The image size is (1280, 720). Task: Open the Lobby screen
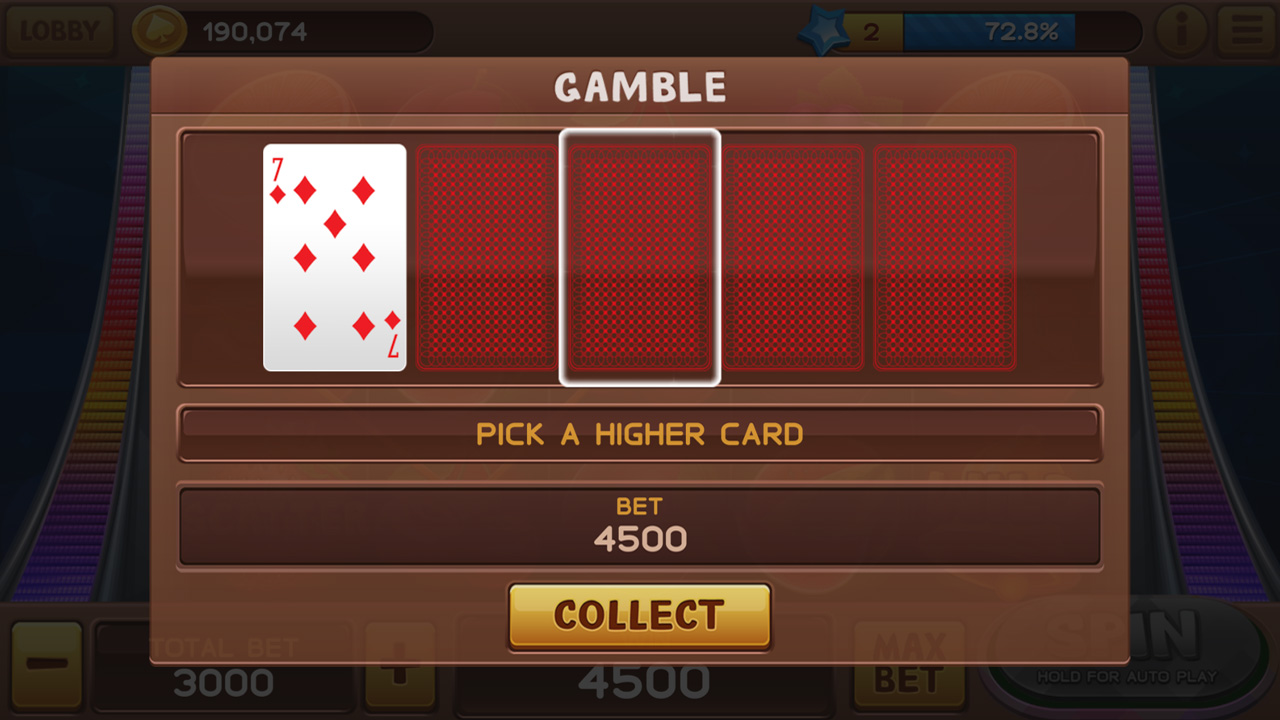pyautogui.click(x=60, y=29)
